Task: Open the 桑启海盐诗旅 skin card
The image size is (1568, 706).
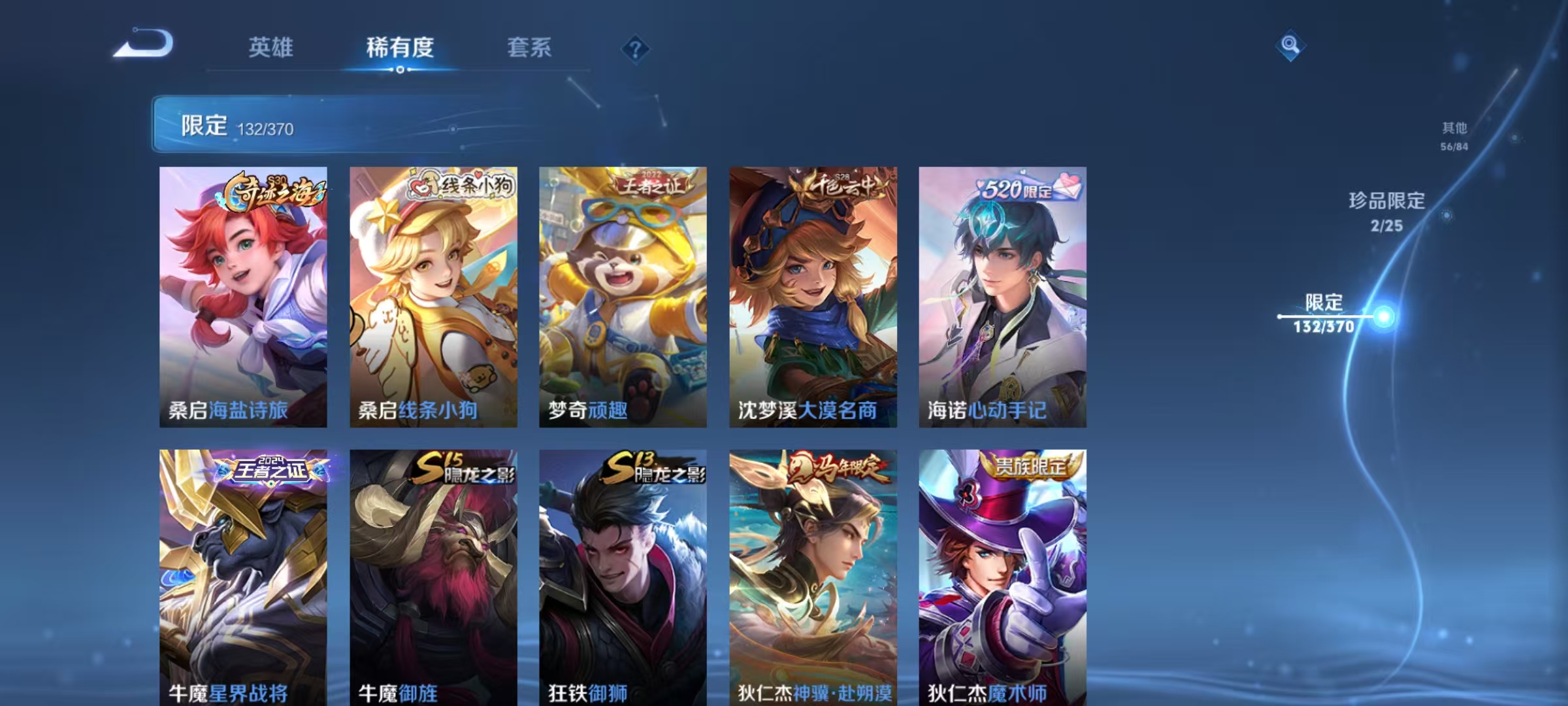Action: click(242, 294)
